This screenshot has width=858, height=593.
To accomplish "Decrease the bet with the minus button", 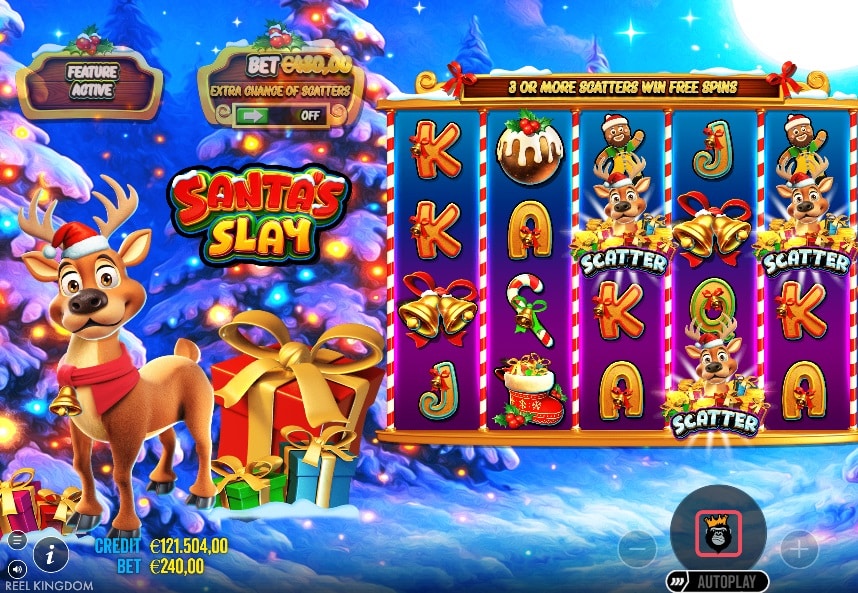I will (x=637, y=548).
